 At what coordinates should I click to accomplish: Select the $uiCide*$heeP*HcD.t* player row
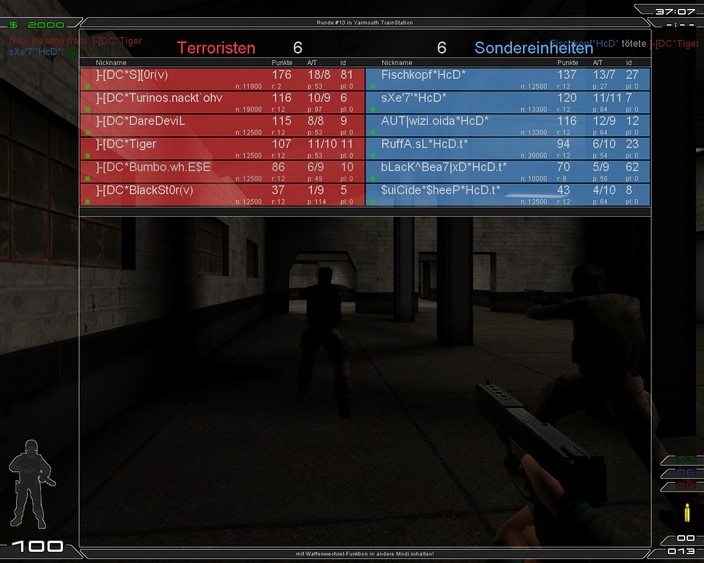[508, 194]
